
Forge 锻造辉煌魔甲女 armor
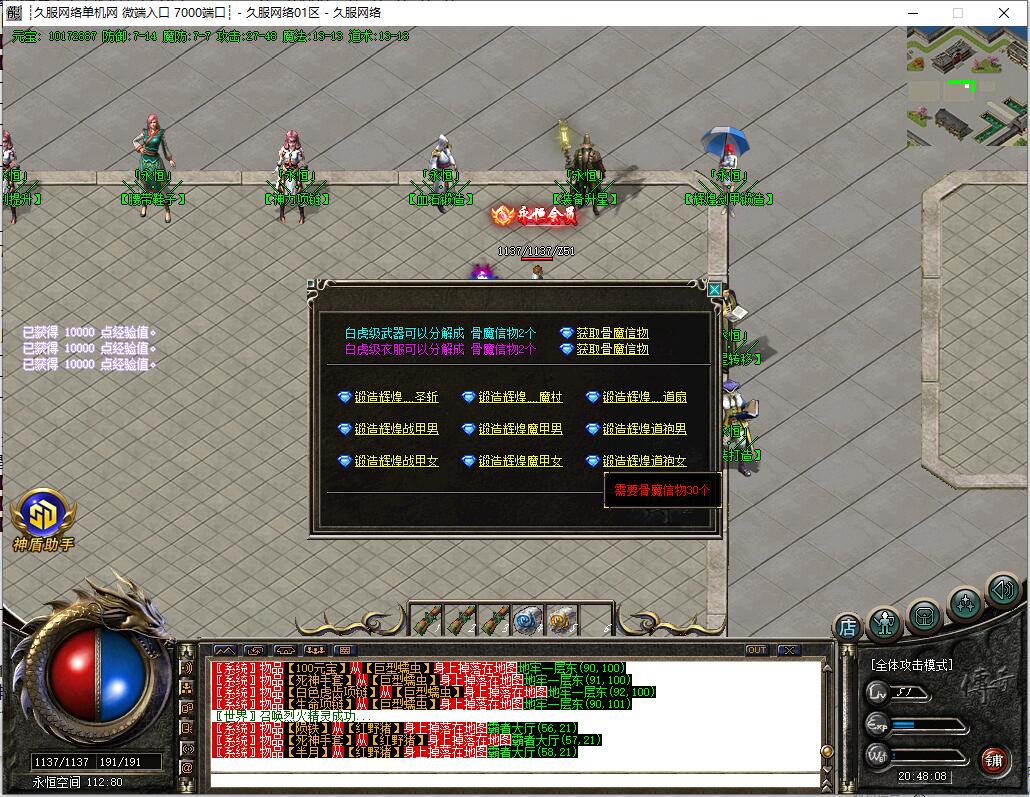point(520,461)
